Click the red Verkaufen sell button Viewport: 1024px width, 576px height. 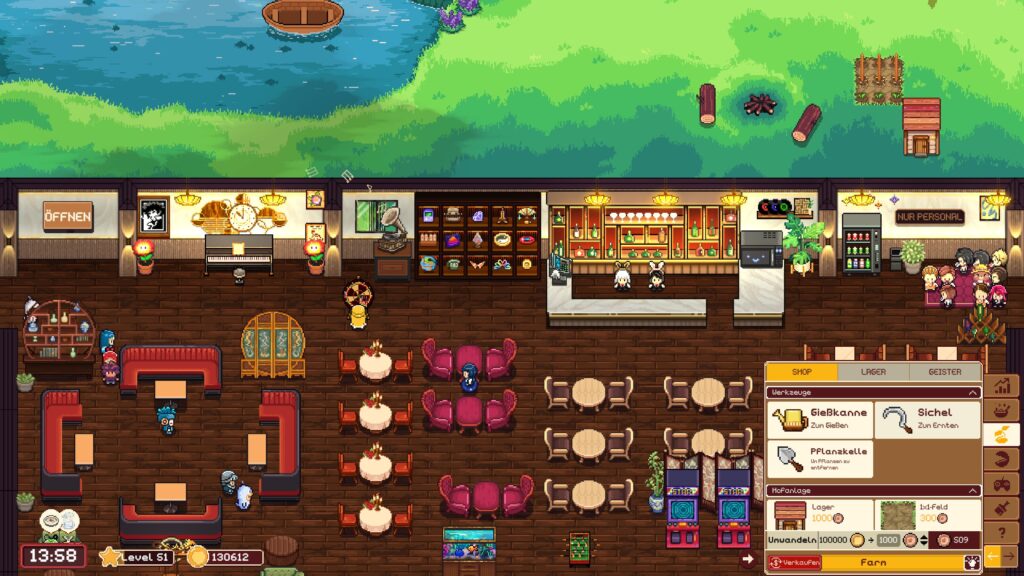pos(795,563)
